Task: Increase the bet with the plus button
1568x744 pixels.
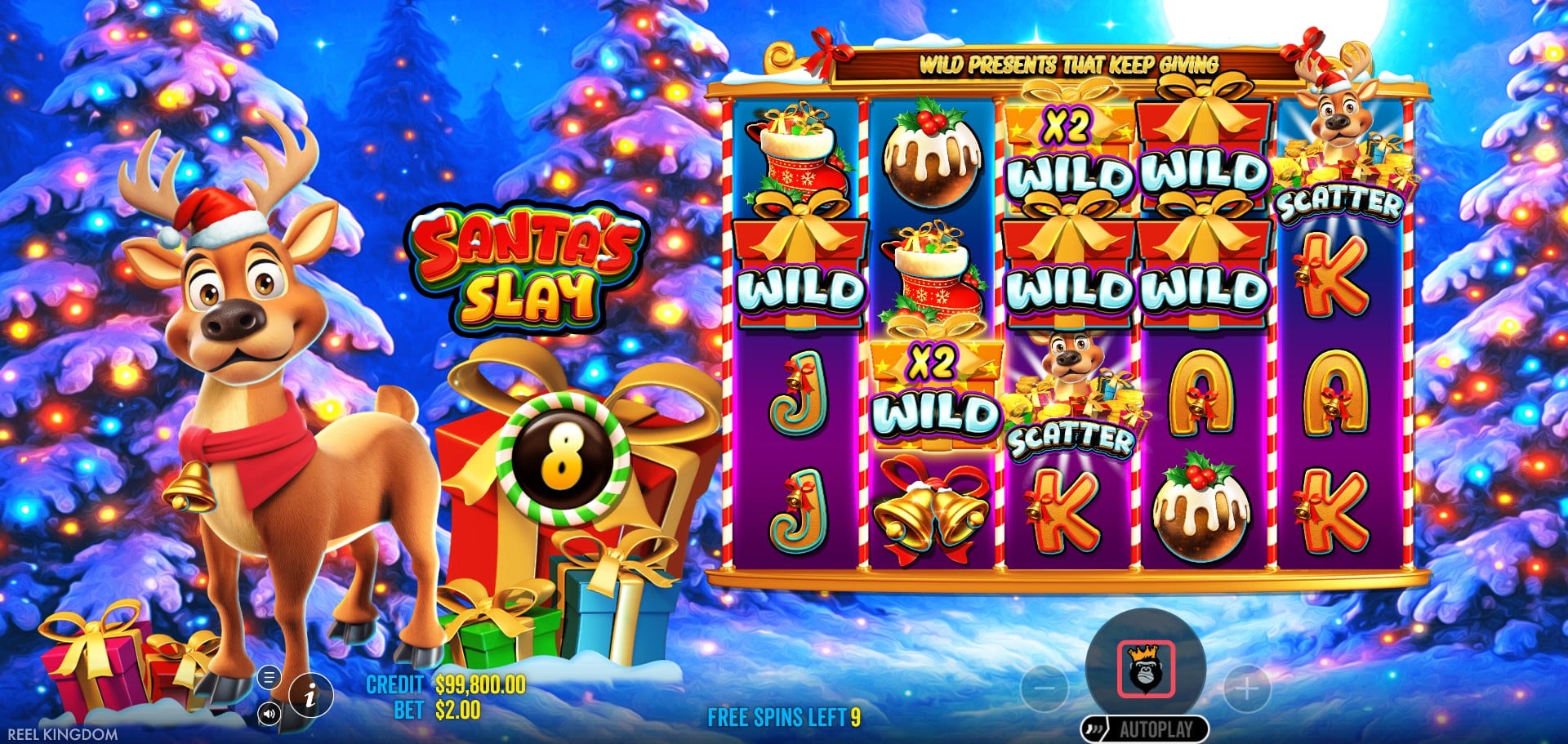Action: (x=1246, y=688)
